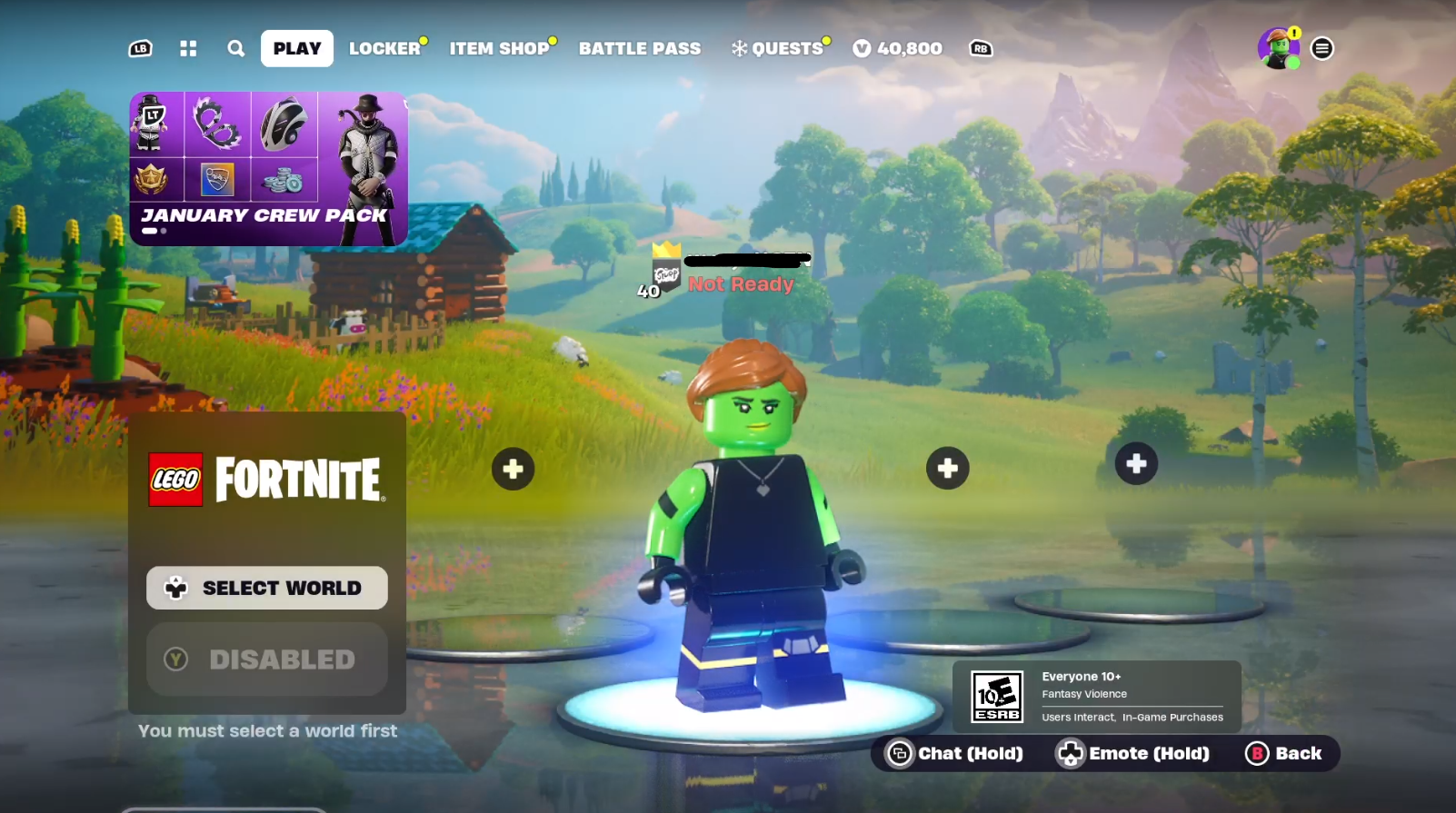The image size is (1456, 813).
Task: Show the Quests tab
Action: click(x=779, y=49)
